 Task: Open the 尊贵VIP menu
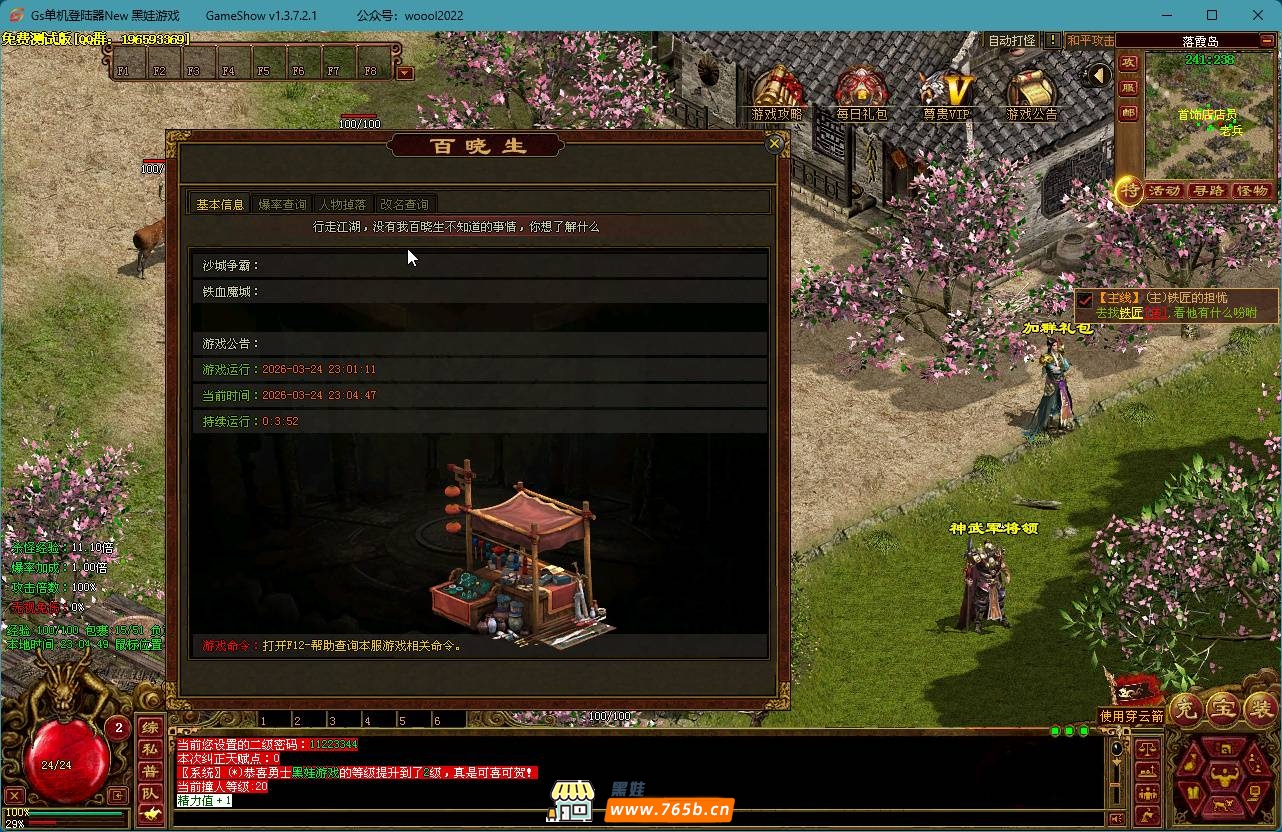(x=946, y=94)
